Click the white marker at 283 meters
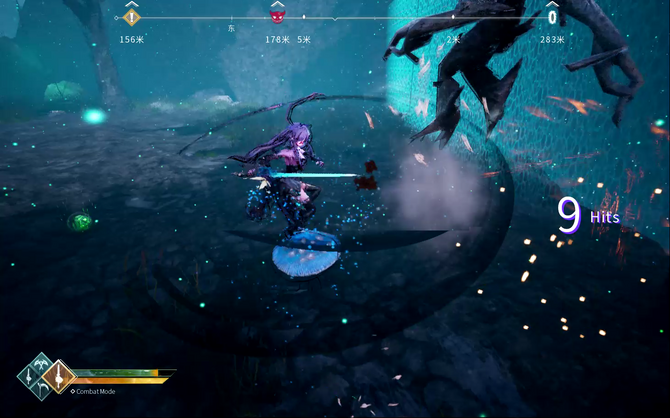670x418 pixels. pyautogui.click(x=552, y=17)
